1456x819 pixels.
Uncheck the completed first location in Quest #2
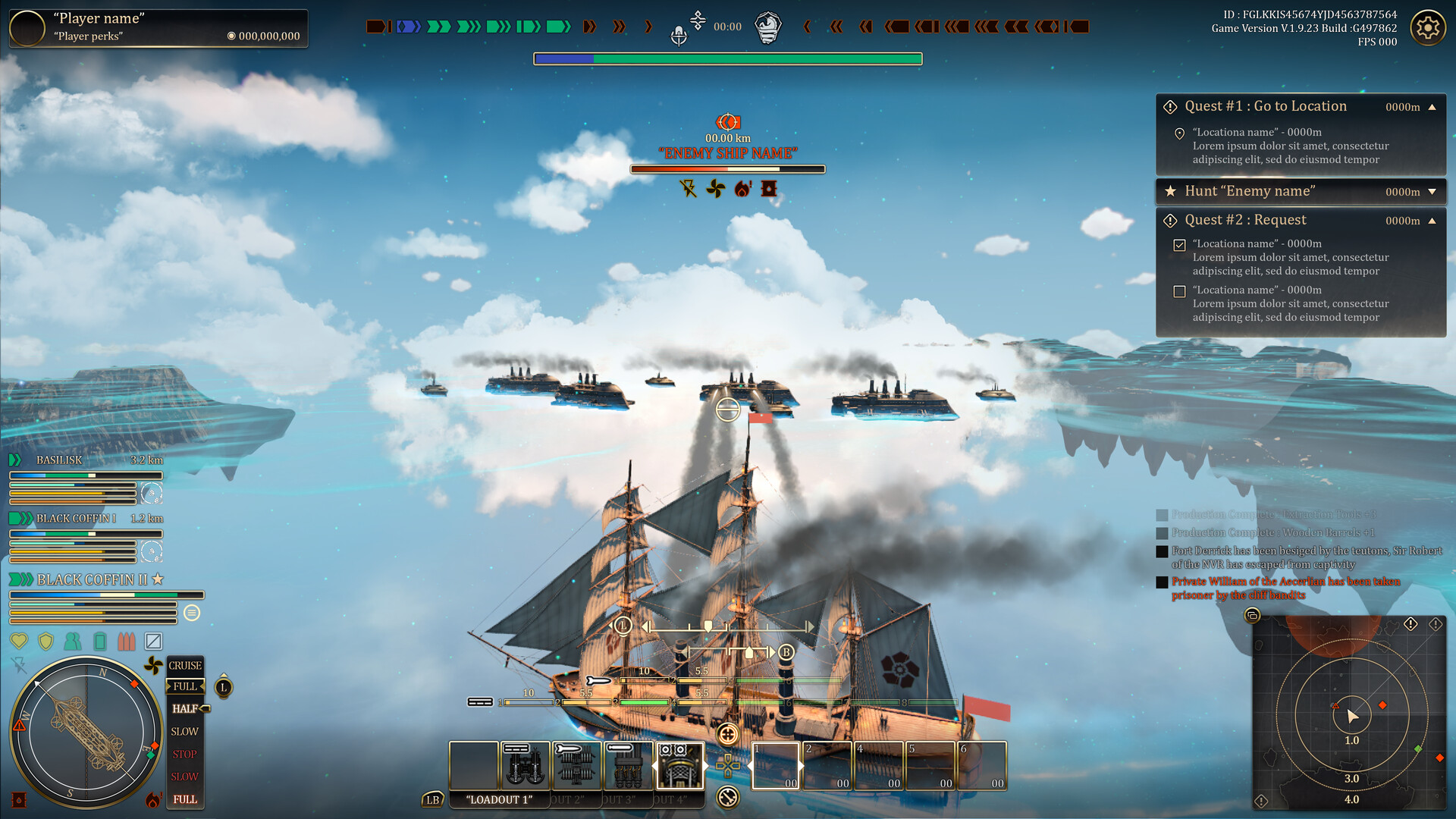1179,244
